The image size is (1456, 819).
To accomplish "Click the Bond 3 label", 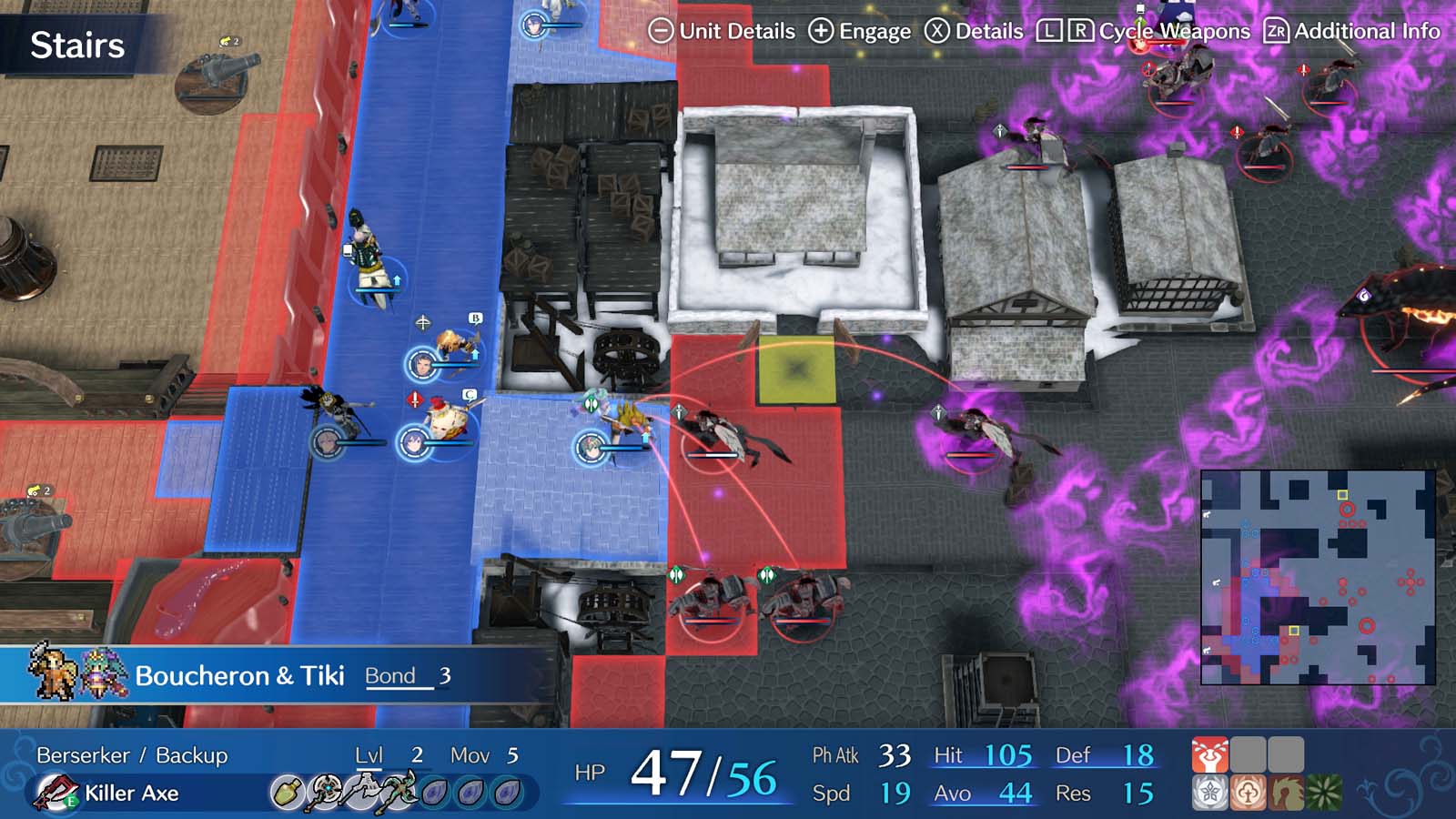I will 403,676.
